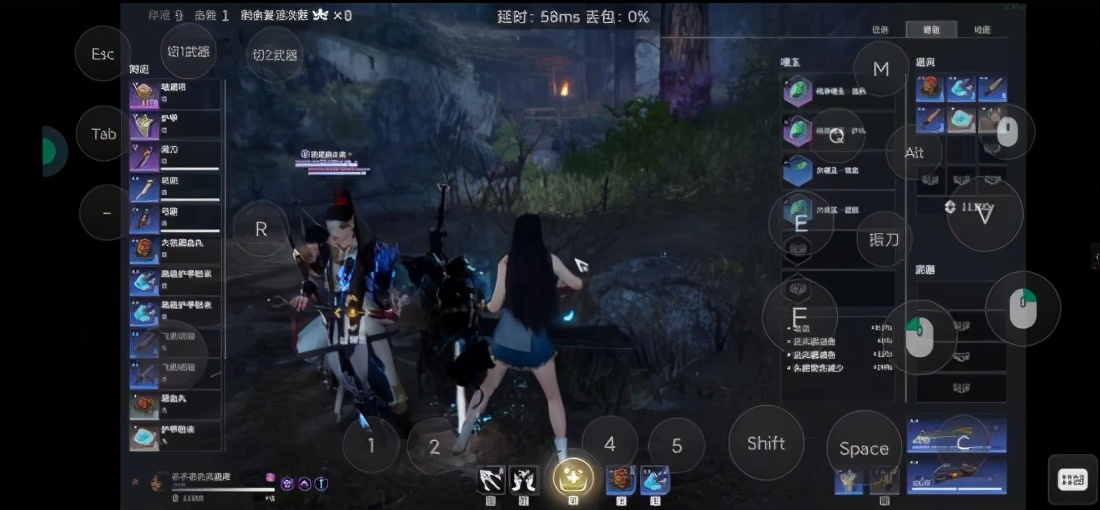Use the red healing pill hotbar slot
The height and width of the screenshot is (510, 1100).
621,479
